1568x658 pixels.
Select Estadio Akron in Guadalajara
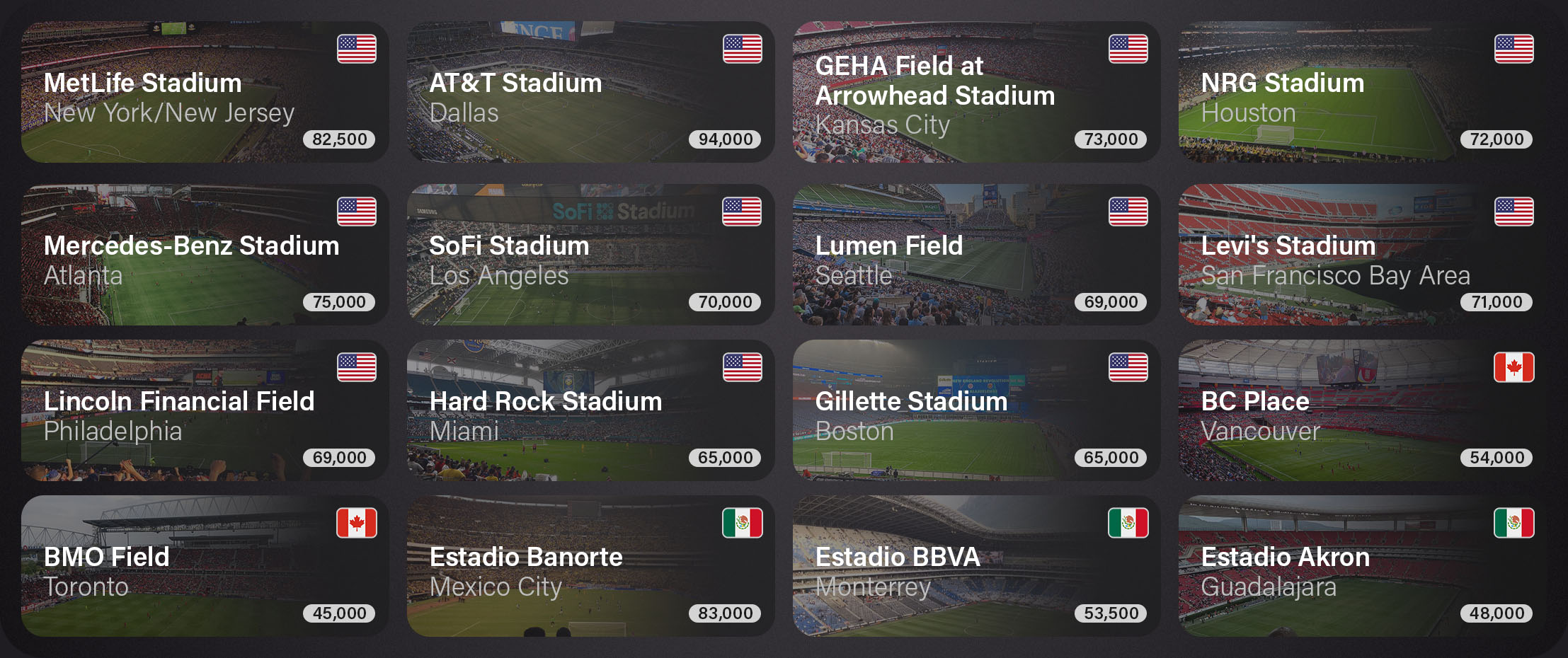1362,566
